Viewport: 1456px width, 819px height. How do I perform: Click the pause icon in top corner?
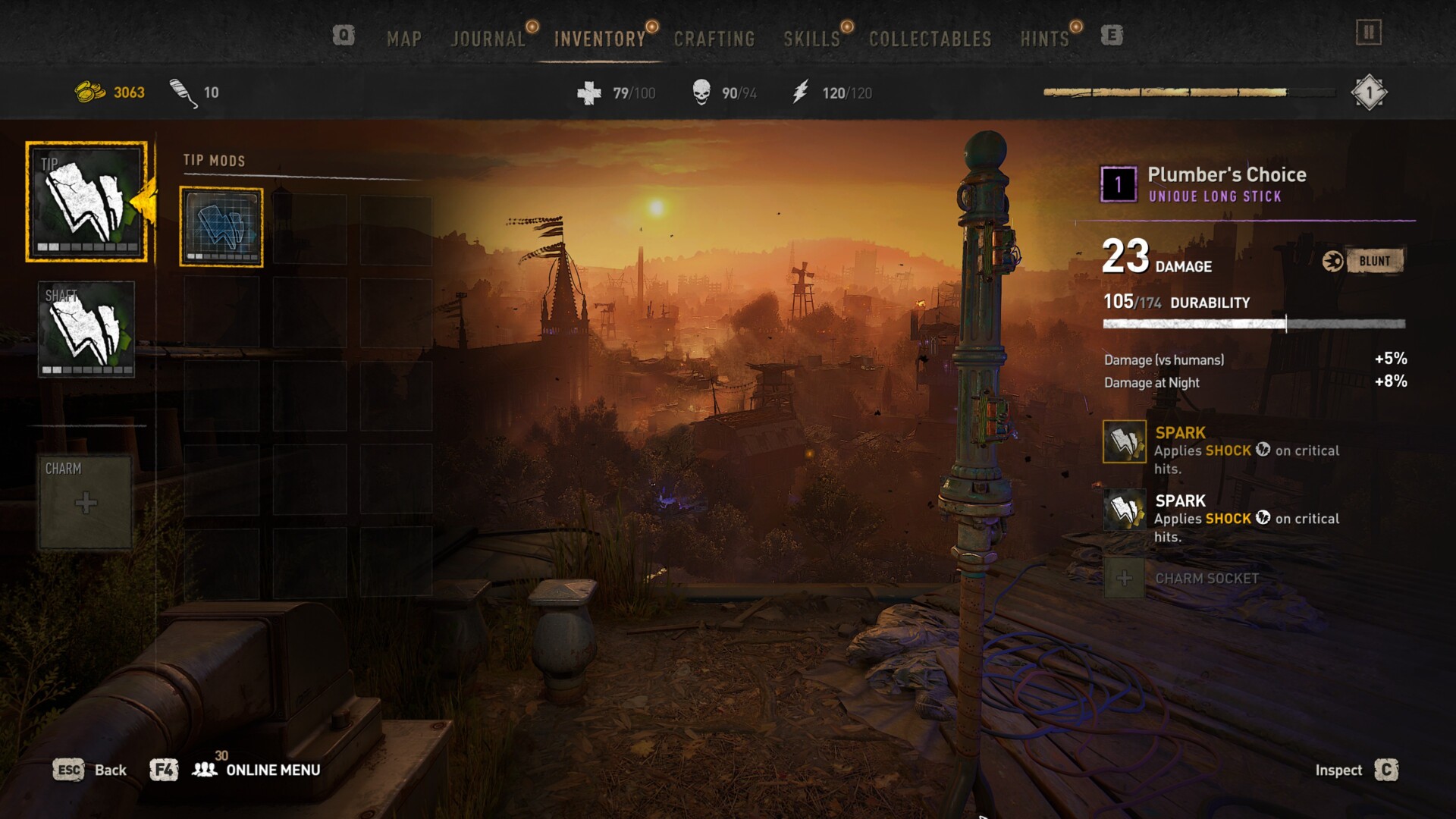click(x=1368, y=33)
